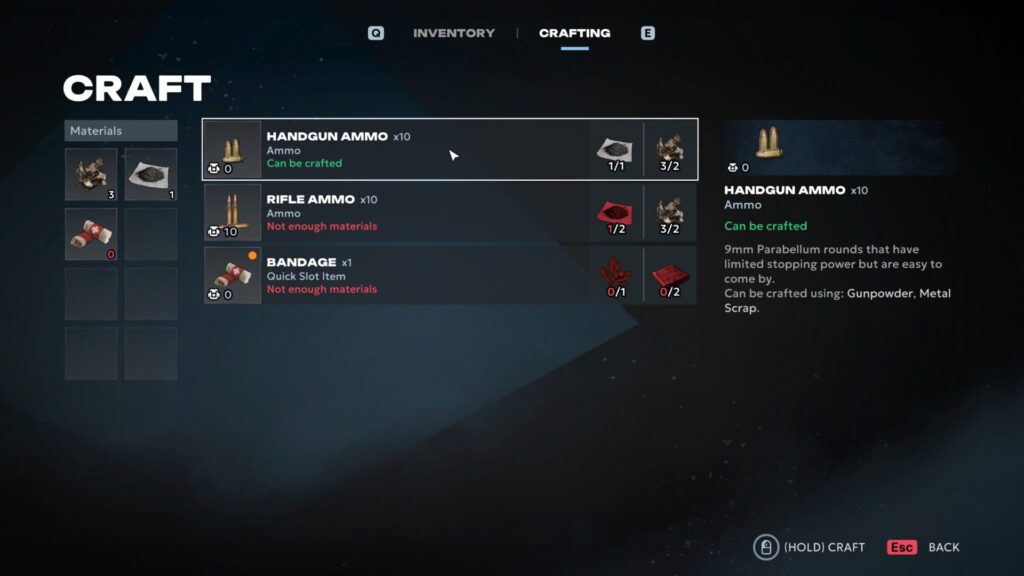Switch to the Inventory tab
The width and height of the screenshot is (1024, 576).
coord(453,33)
